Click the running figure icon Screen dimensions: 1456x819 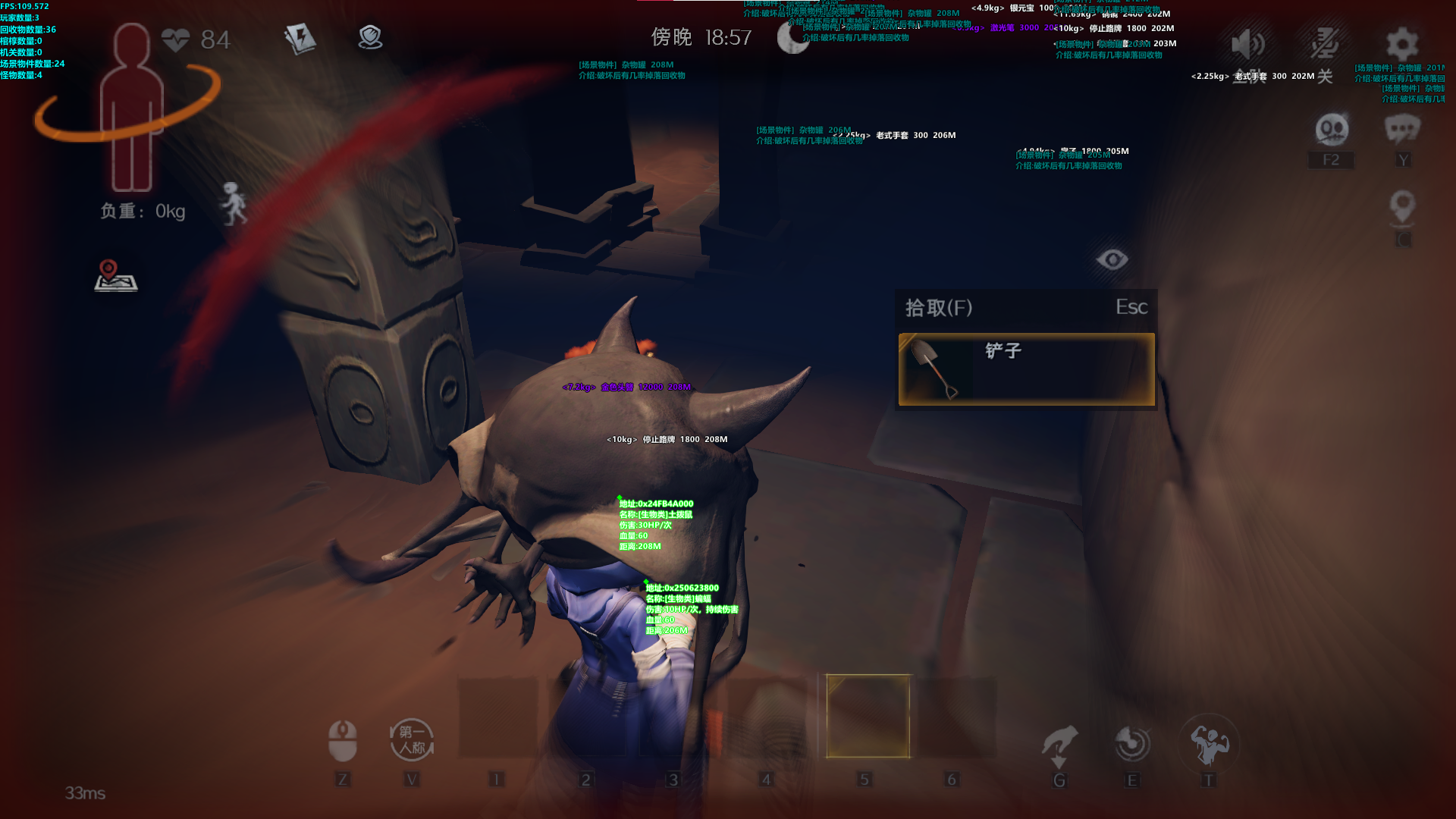click(x=234, y=203)
